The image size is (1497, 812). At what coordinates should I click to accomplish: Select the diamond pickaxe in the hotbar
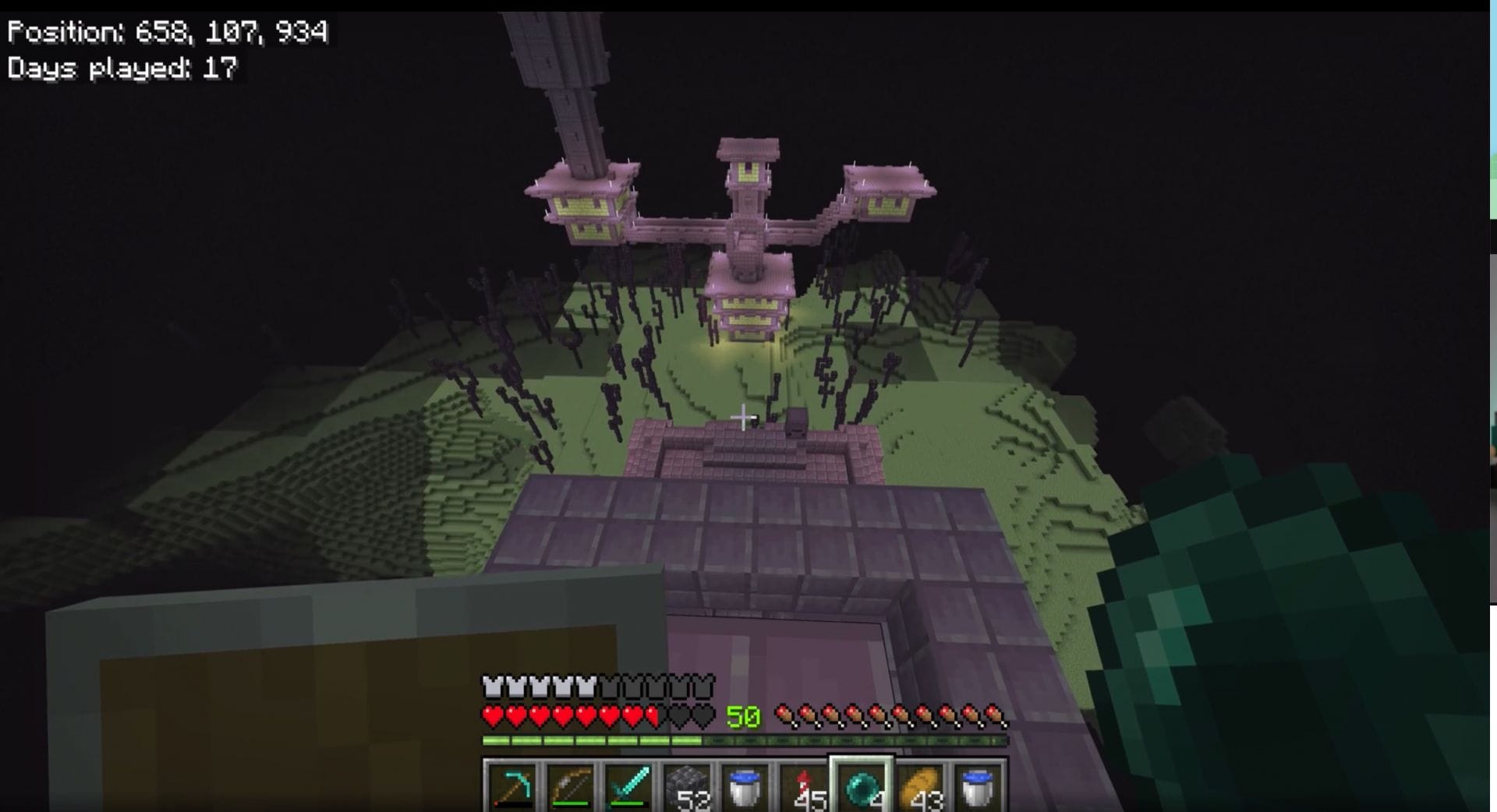pos(513,786)
